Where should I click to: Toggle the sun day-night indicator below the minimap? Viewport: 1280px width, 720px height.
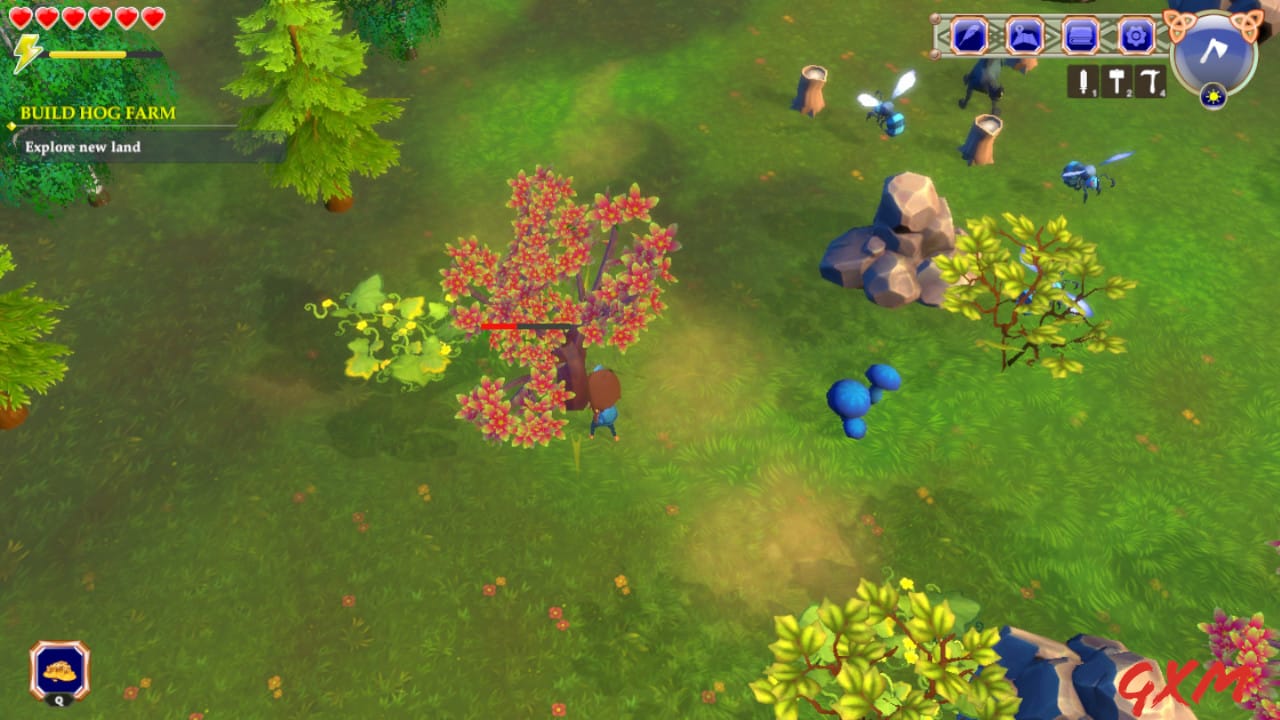[1213, 97]
